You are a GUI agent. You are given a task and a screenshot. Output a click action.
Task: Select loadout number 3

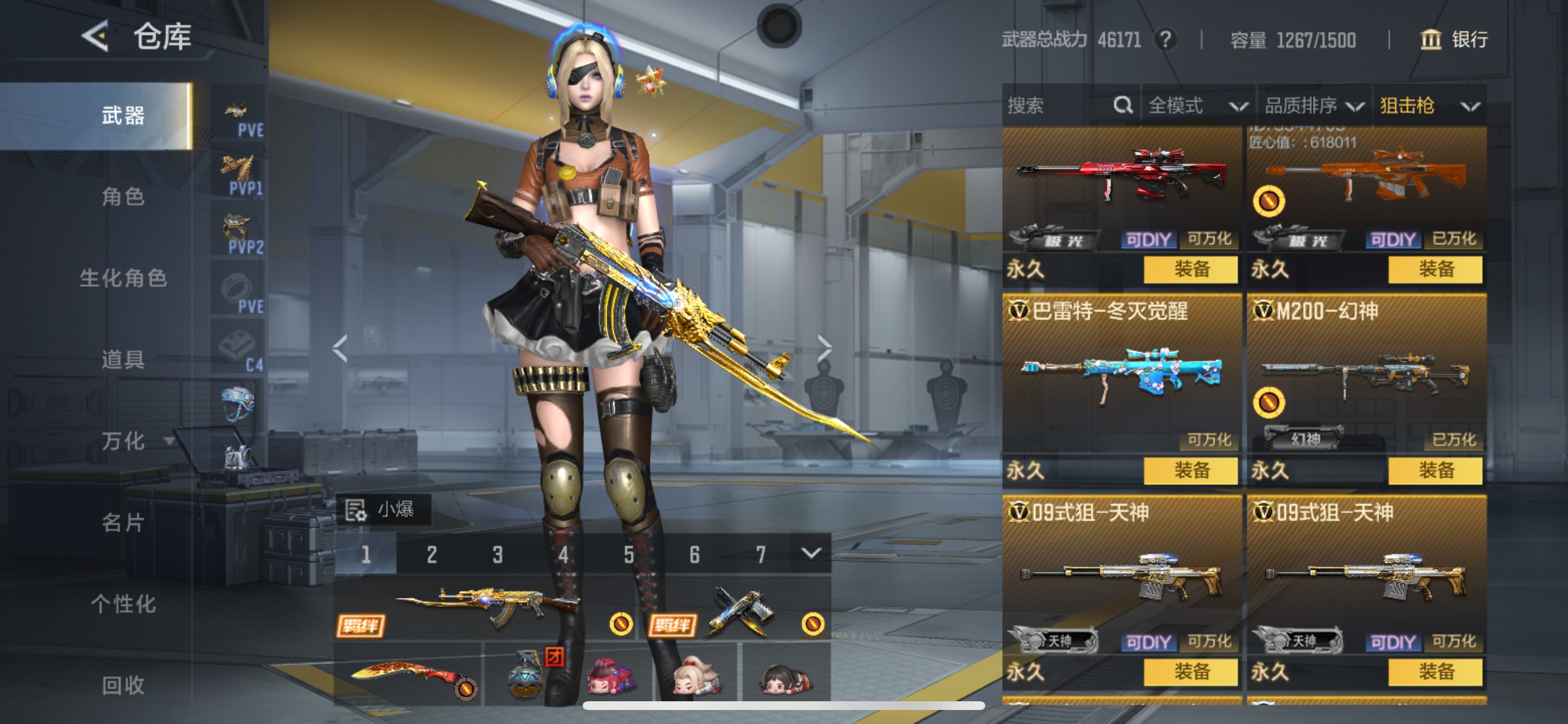click(498, 554)
